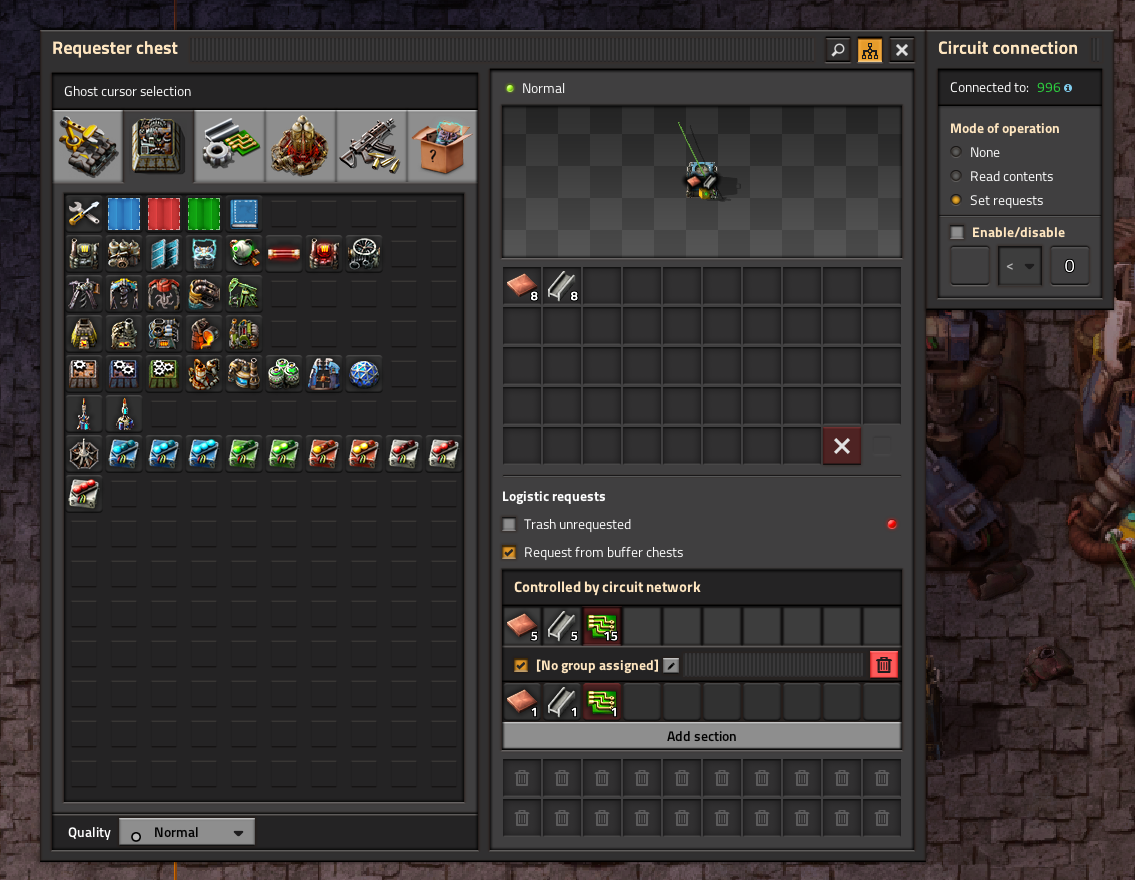Enable 'Trash unrequested' checkbox
Viewport: 1135px width, 880px height.
(509, 524)
